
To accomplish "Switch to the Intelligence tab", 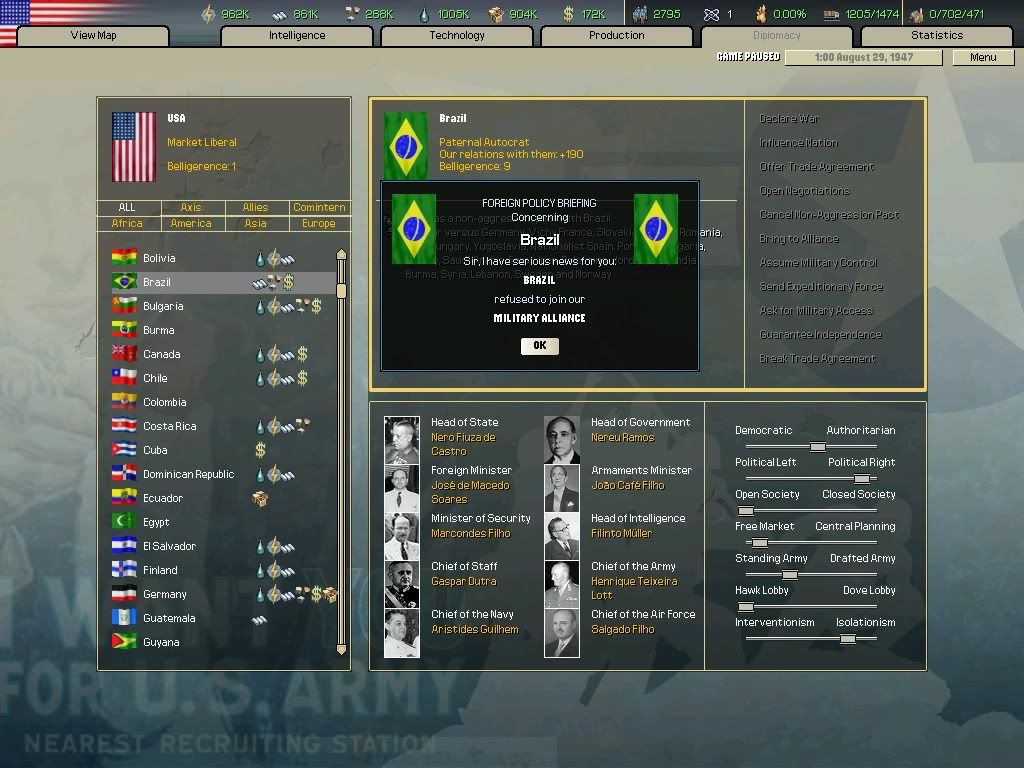I will click(297, 36).
